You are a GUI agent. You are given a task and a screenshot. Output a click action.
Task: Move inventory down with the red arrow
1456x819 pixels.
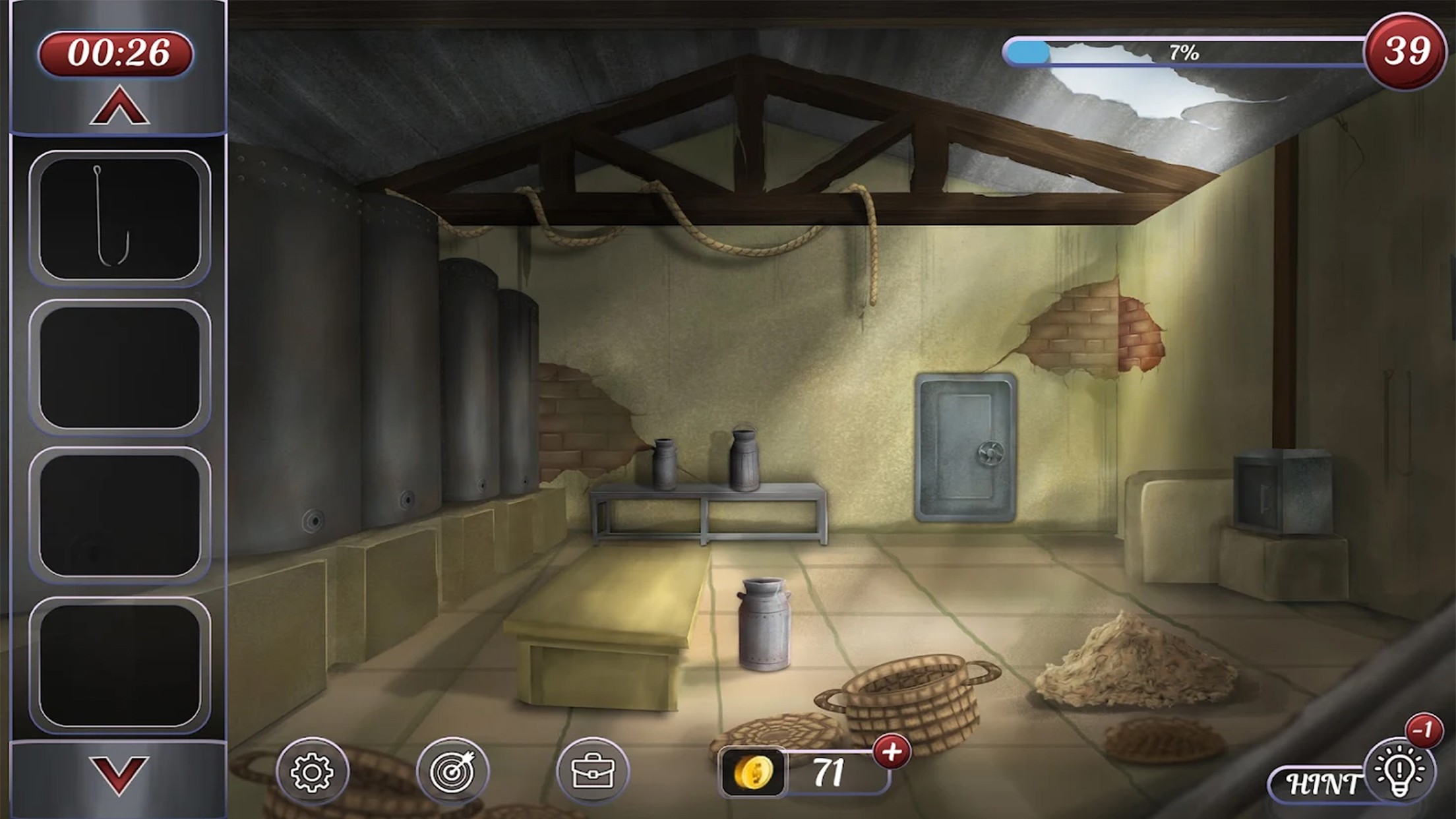(x=119, y=775)
